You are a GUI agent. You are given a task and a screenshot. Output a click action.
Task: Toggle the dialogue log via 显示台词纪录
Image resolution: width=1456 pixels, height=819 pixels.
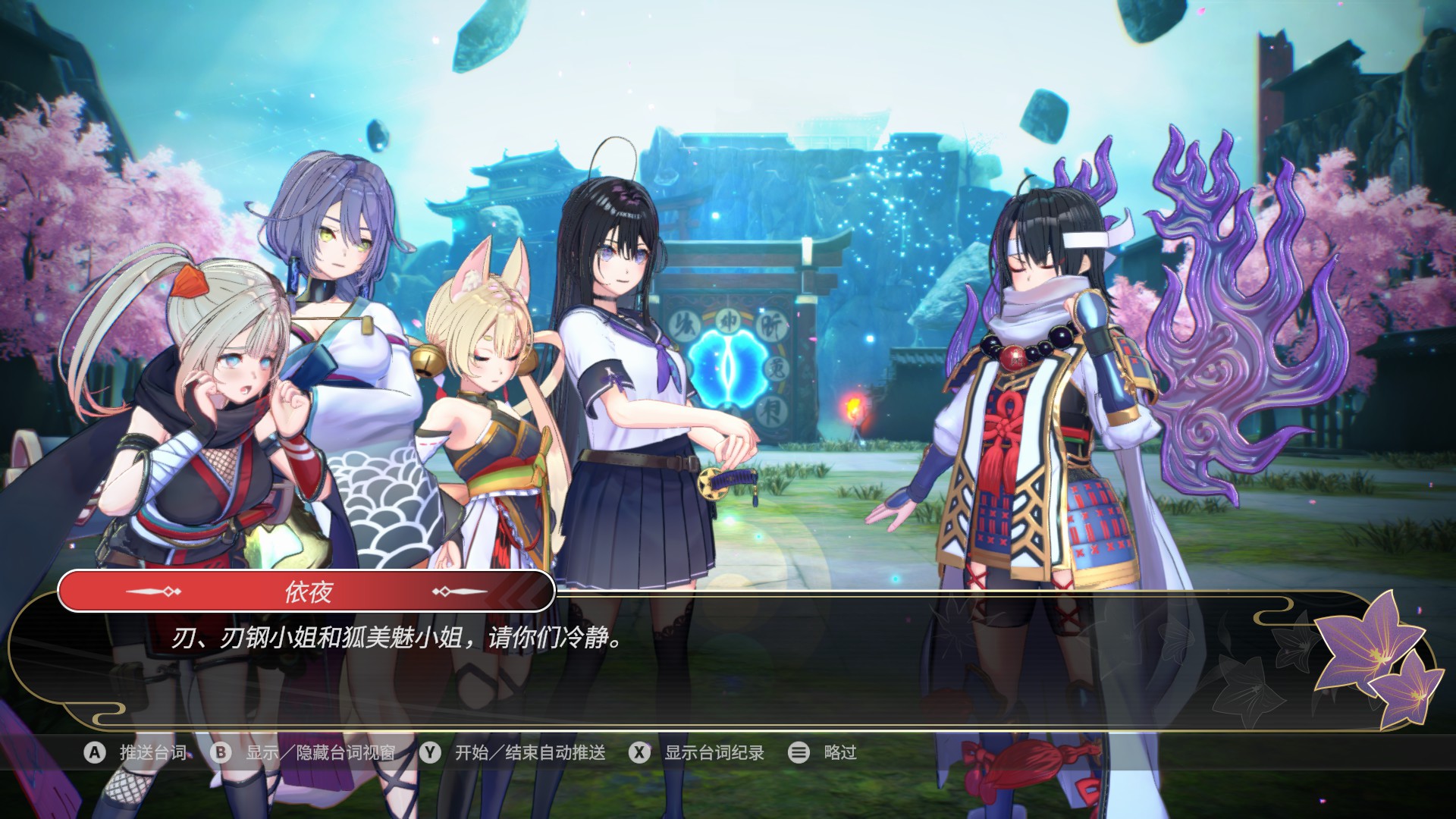click(x=714, y=752)
